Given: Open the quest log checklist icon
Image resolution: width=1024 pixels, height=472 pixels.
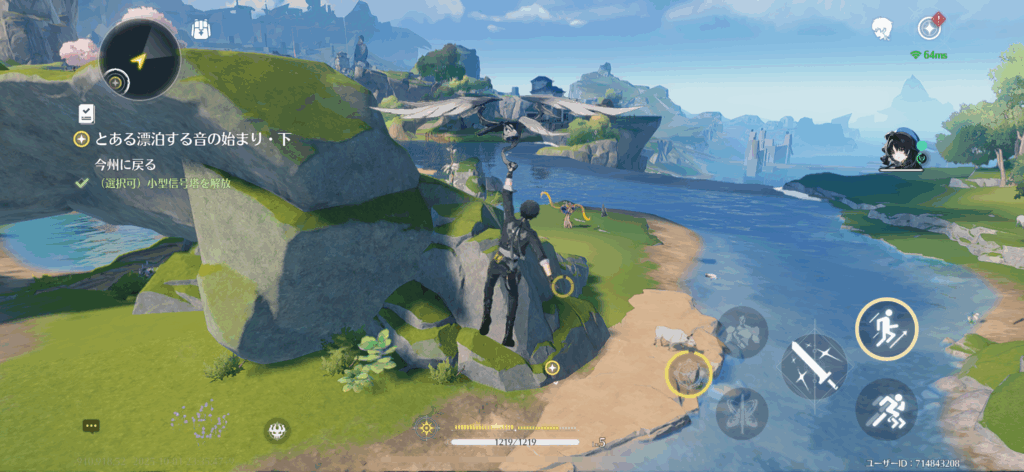Looking at the screenshot, I should point(87,112).
